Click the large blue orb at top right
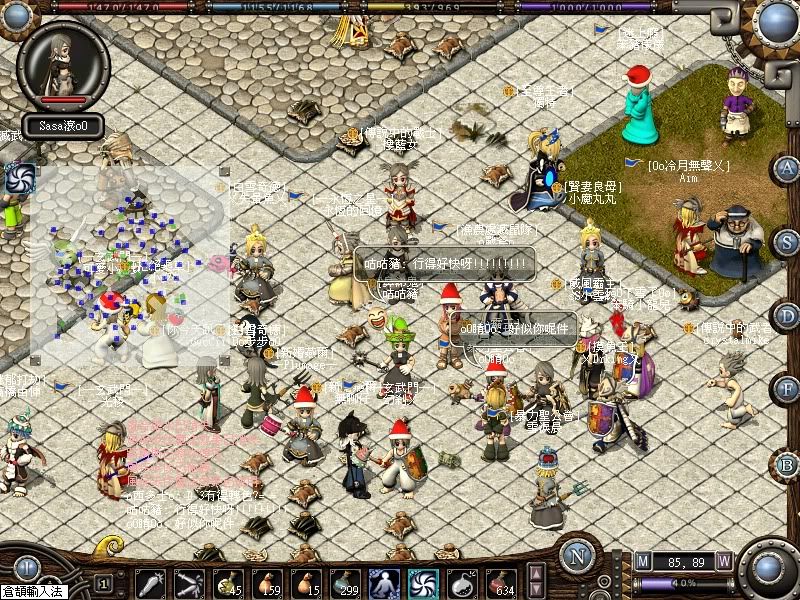This screenshot has width=800, height=600. click(x=777, y=20)
